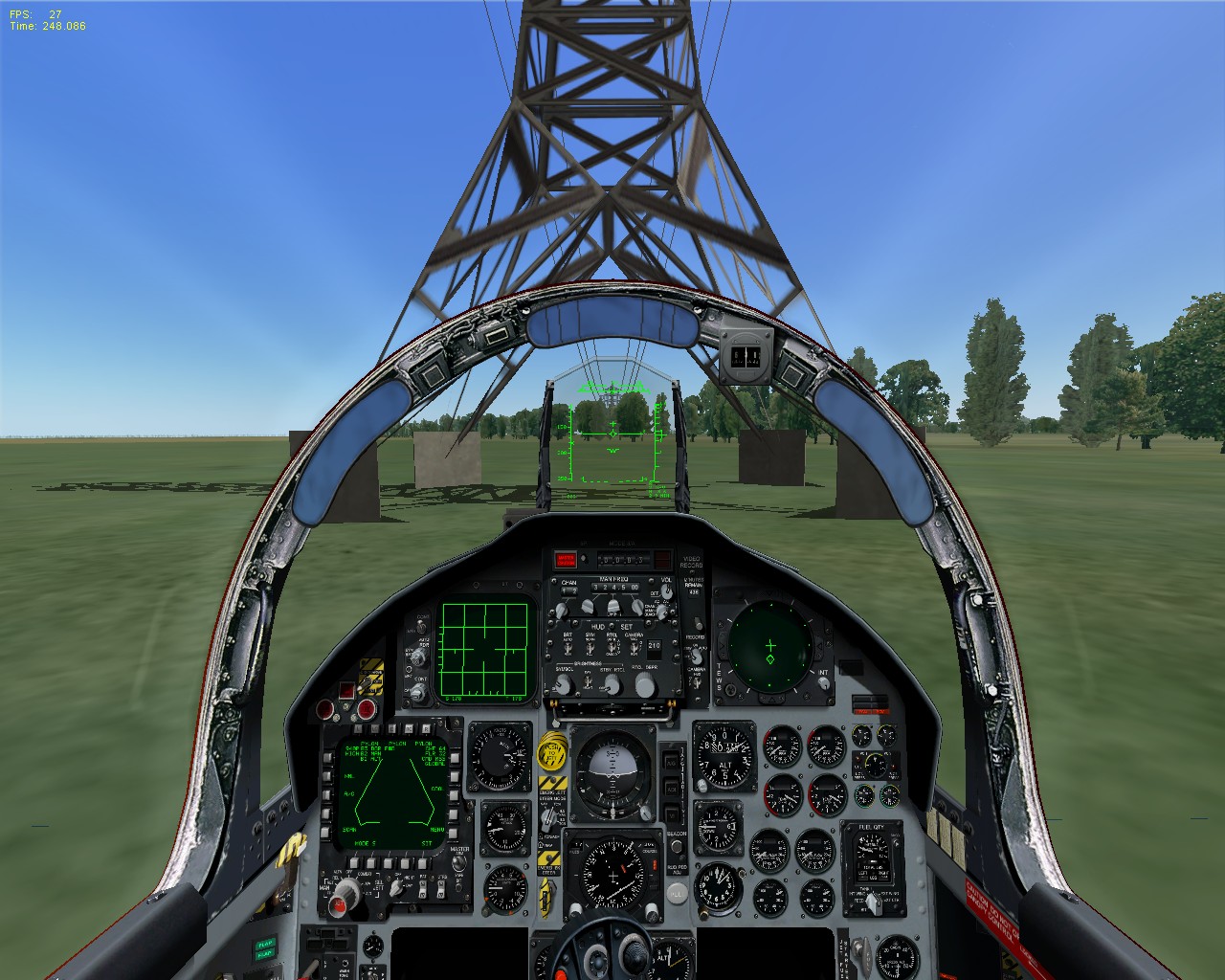Select the MODE S label on MFD

pos(364,842)
